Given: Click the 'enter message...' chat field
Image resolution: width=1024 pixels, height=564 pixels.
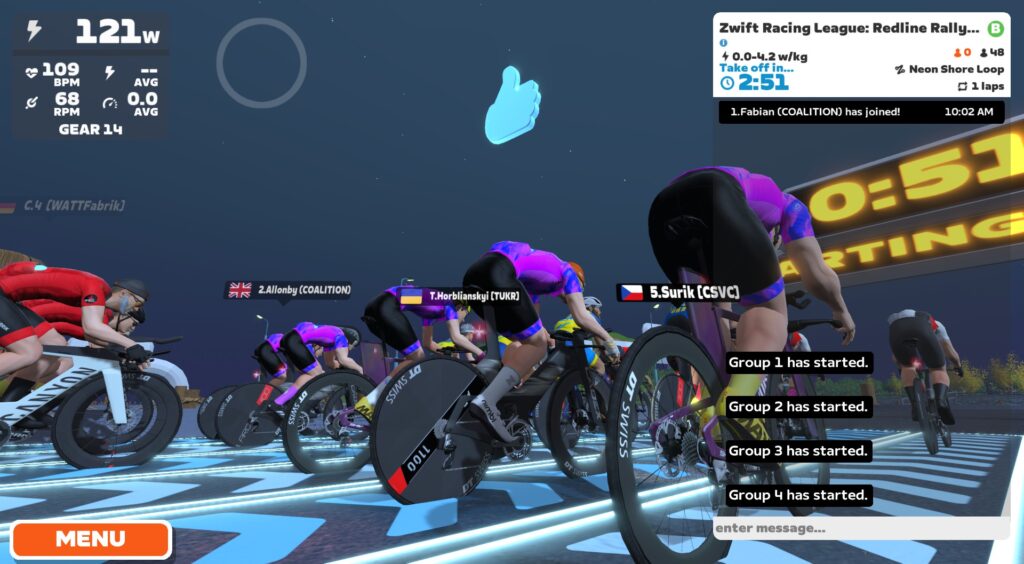Looking at the screenshot, I should click(x=860, y=528).
